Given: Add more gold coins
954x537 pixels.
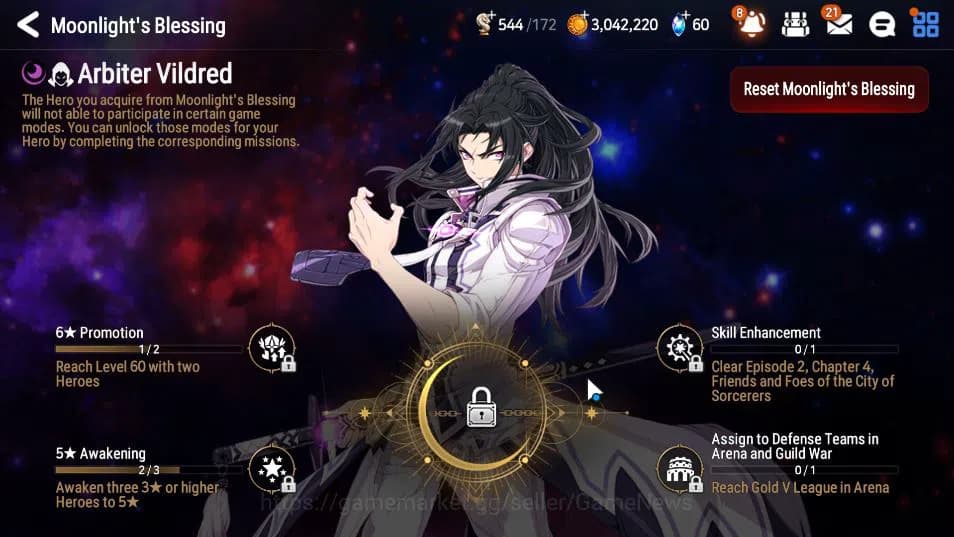Looking at the screenshot, I should (x=579, y=22).
